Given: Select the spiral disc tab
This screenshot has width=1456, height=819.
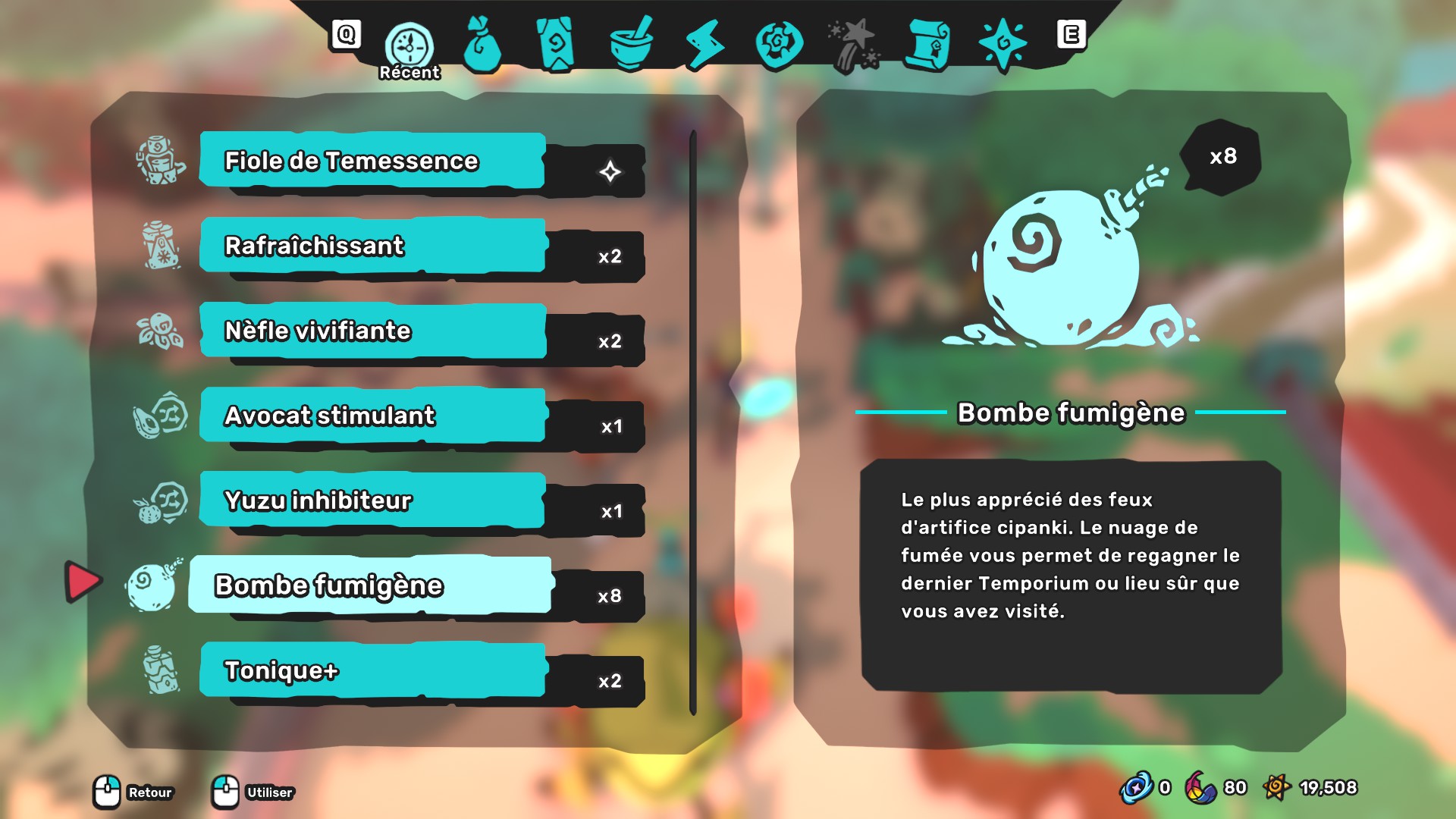Looking at the screenshot, I should pyautogui.click(x=779, y=44).
